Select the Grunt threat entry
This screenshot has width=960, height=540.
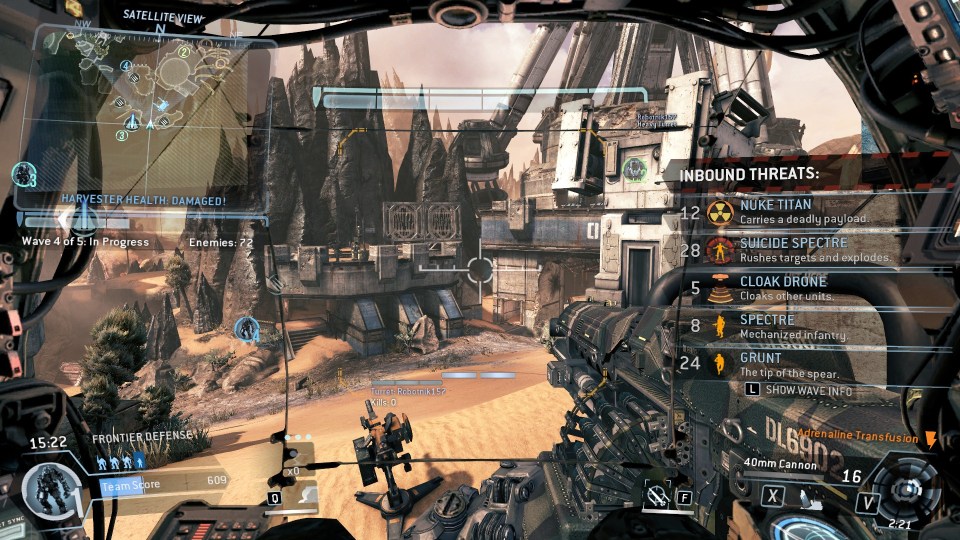pos(790,364)
